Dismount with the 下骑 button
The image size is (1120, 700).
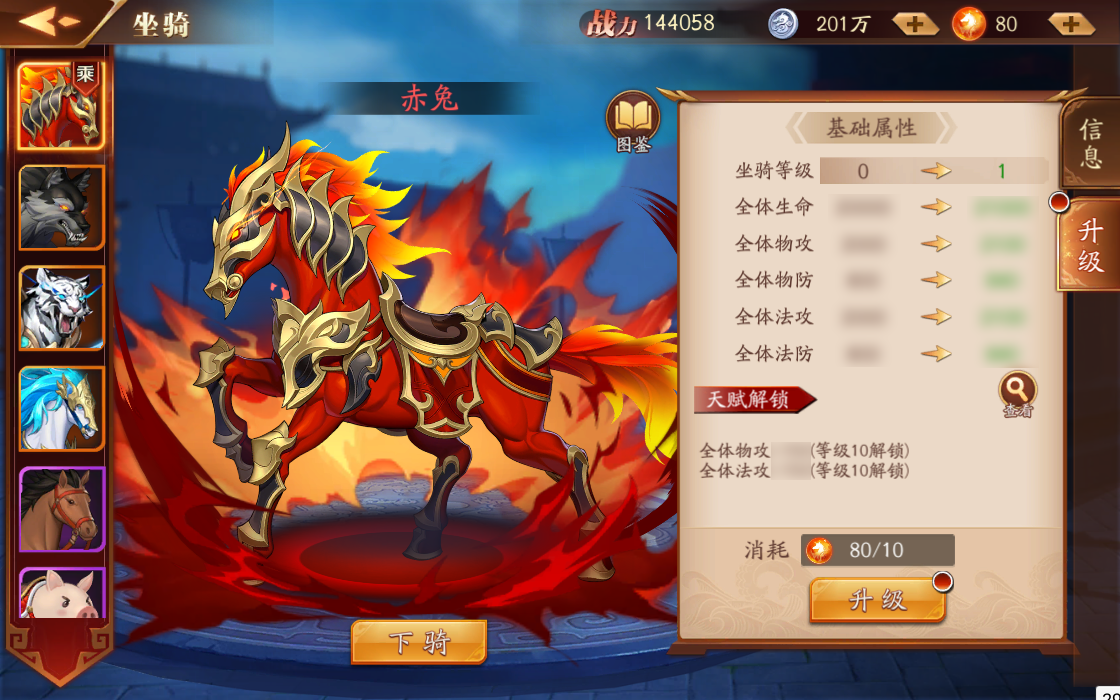pyautogui.click(x=419, y=642)
